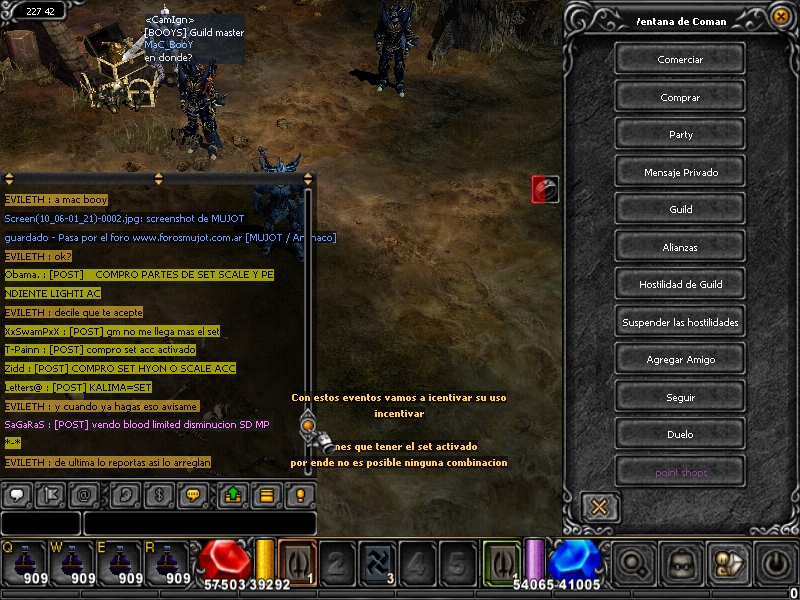
Task: Click Hostilidad de Guild
Action: click(680, 284)
